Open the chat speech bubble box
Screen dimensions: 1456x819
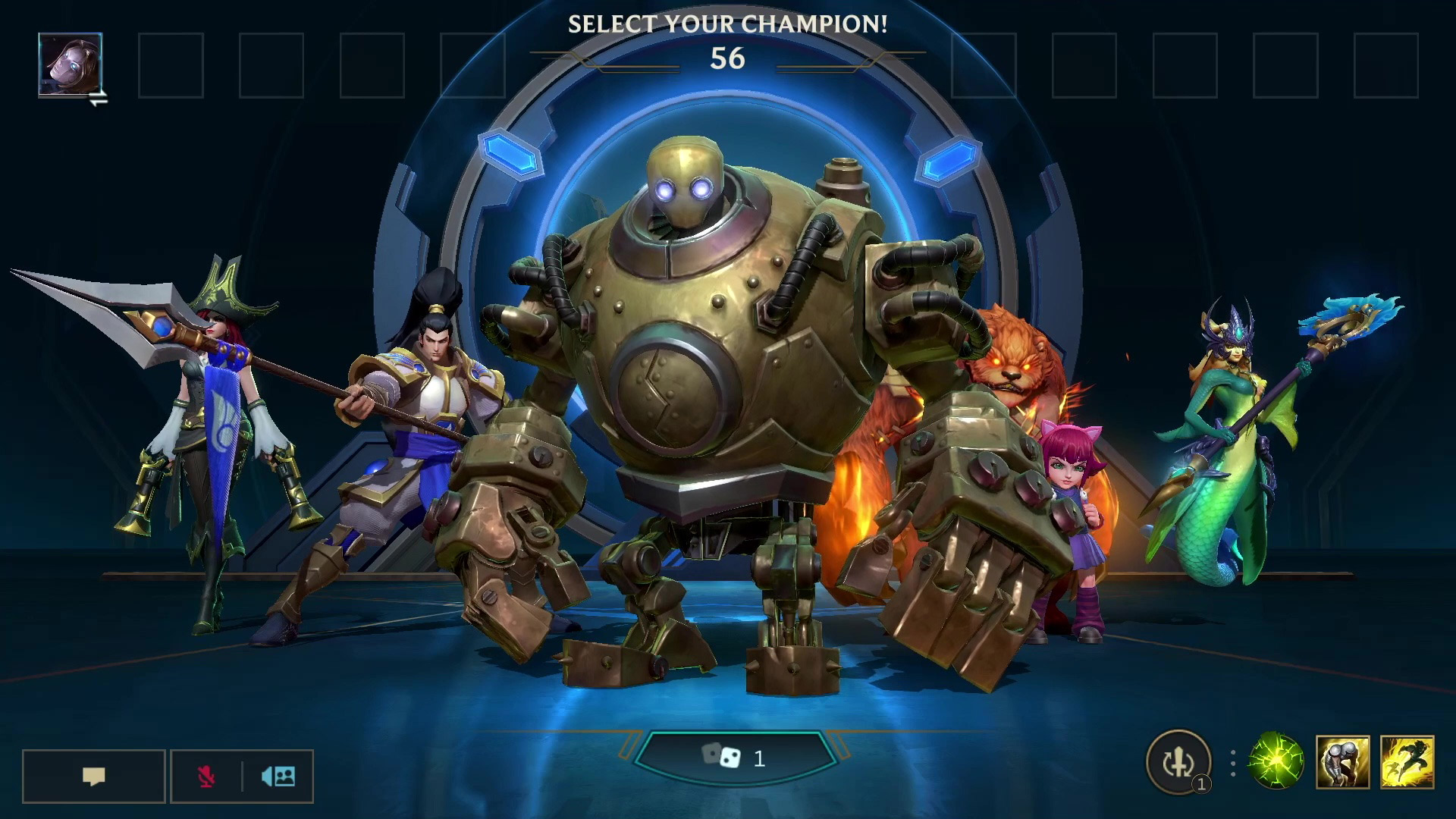click(93, 776)
